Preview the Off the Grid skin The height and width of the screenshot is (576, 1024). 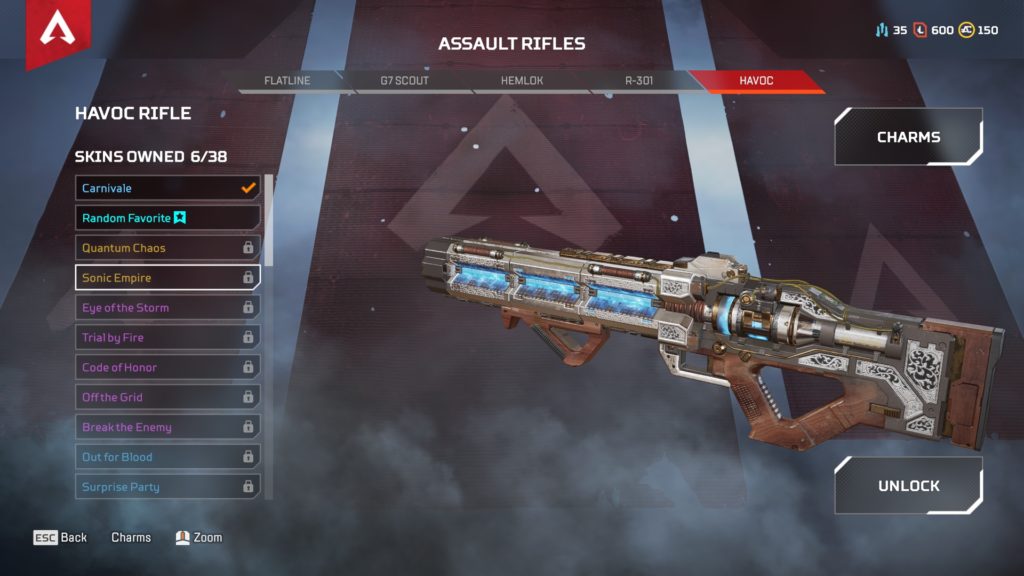click(x=167, y=397)
